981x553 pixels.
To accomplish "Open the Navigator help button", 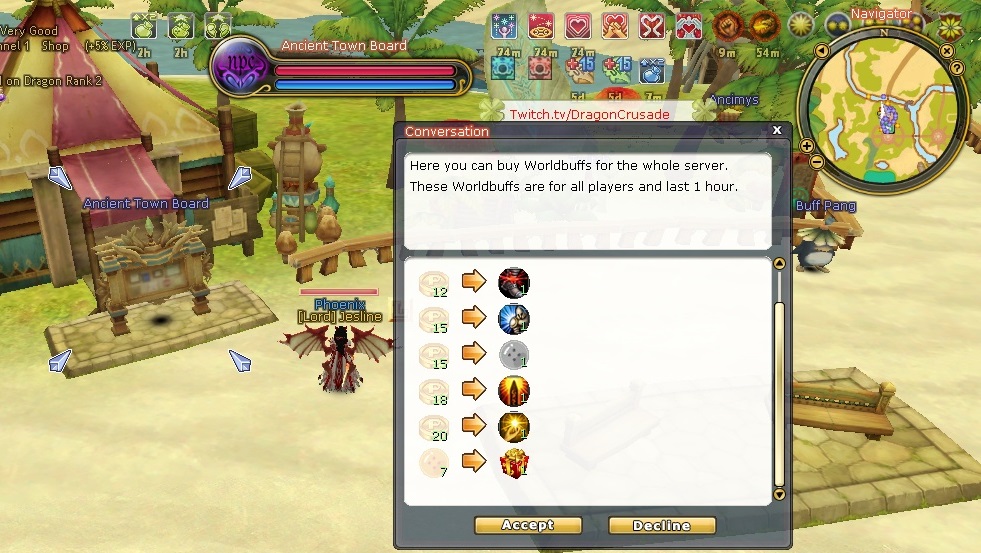I will (x=957, y=68).
